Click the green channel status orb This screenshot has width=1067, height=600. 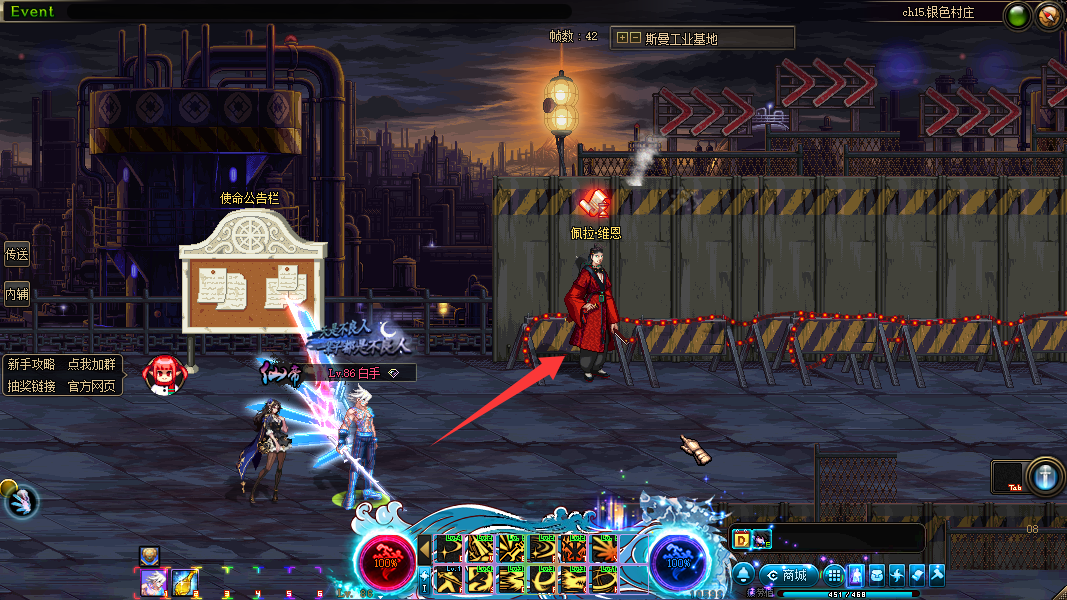pyautogui.click(x=1019, y=16)
